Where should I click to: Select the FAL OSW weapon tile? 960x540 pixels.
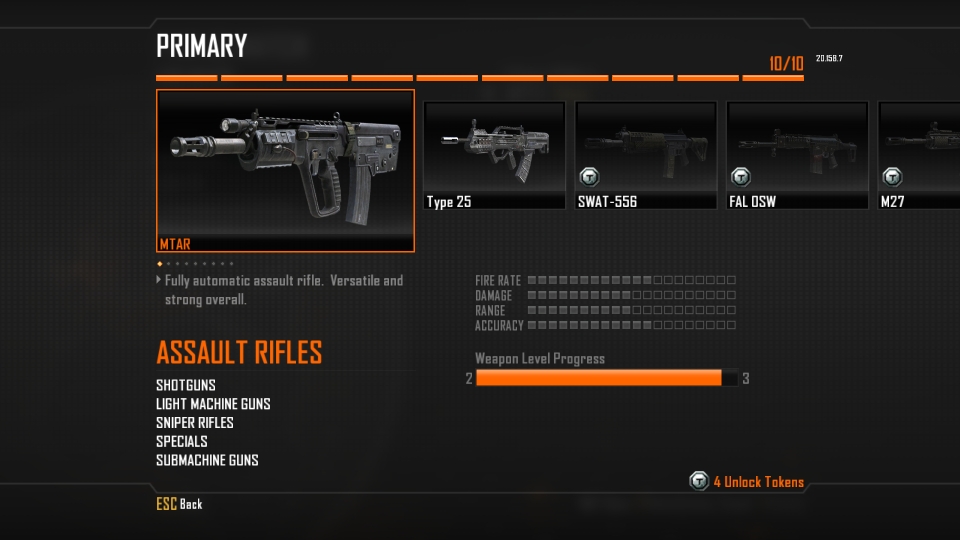pos(797,155)
